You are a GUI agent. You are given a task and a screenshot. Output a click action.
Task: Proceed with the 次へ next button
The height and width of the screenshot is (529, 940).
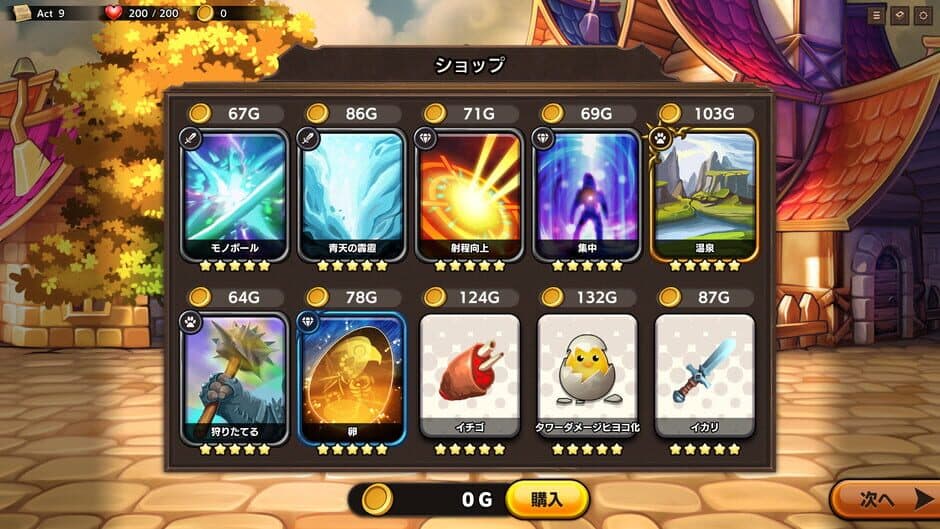884,499
